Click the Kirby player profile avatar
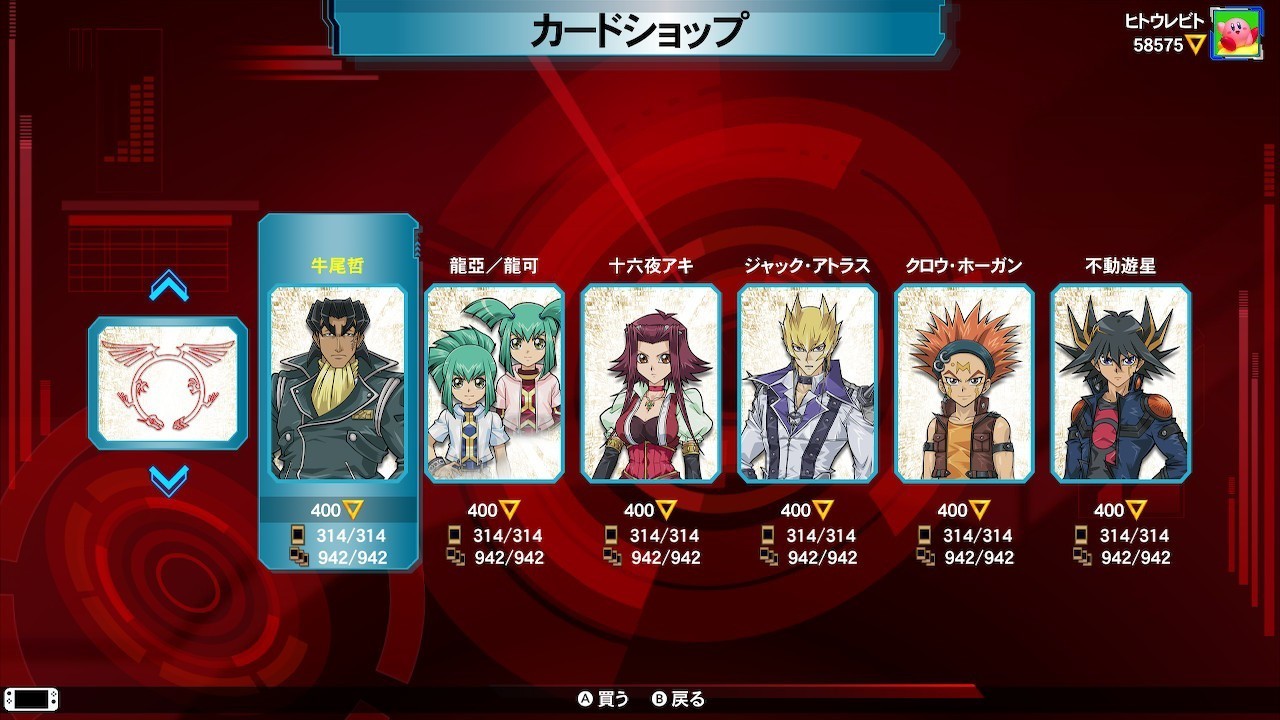 (1236, 34)
